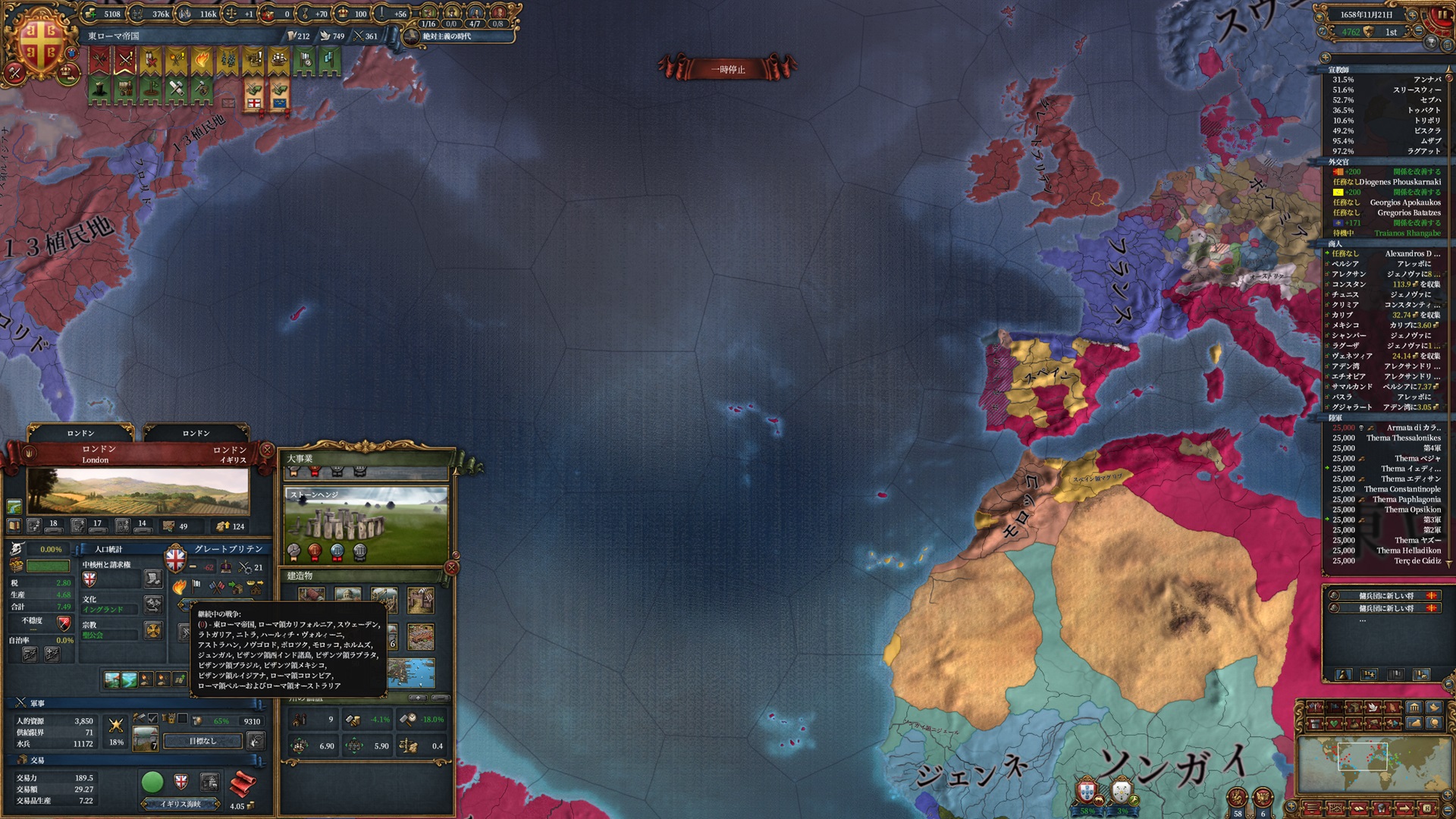This screenshot has height=819, width=1456.
Task: Open the ledger from the minimap toolbar
Action: click(1358, 808)
